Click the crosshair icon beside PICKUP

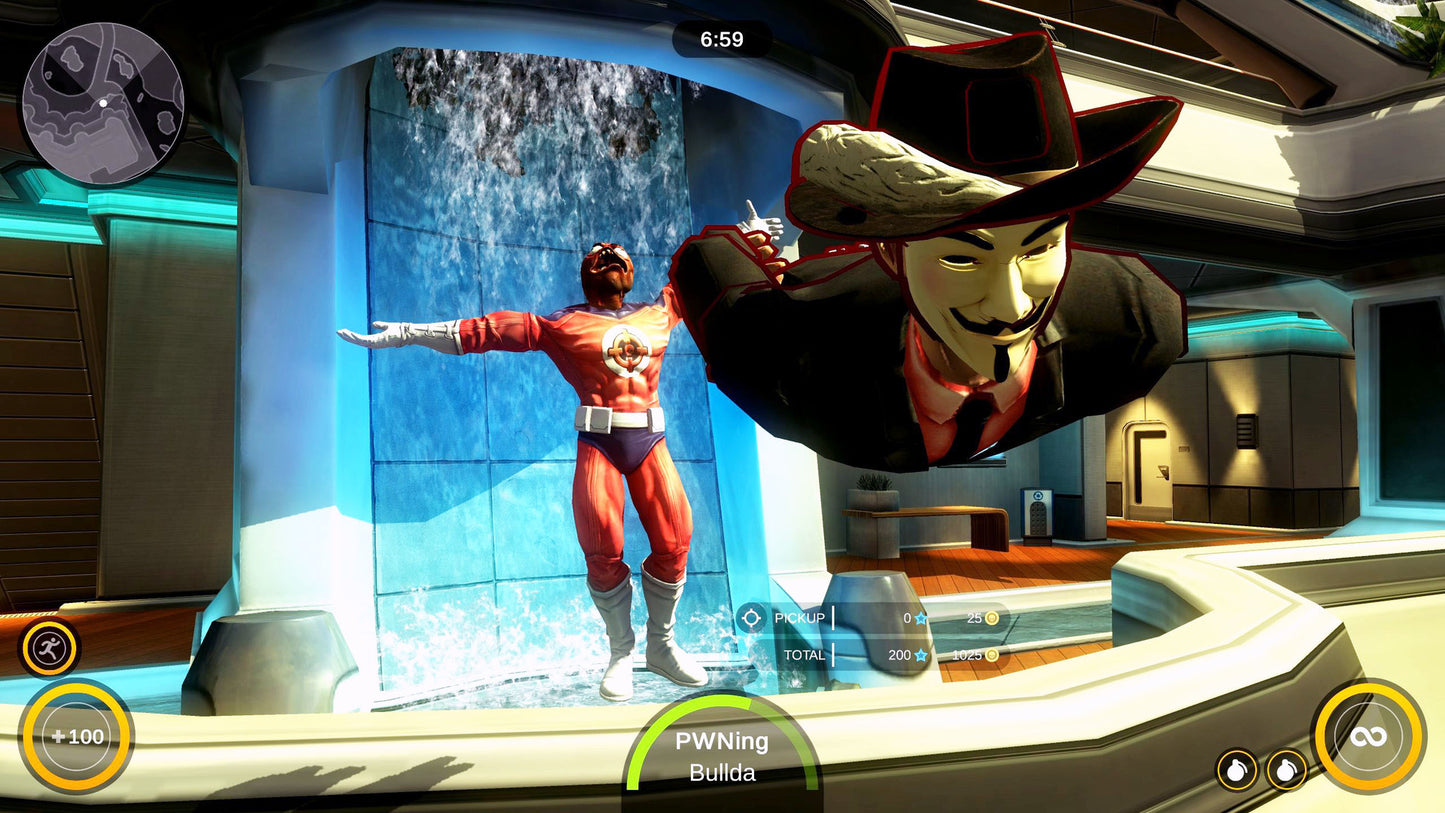tap(751, 618)
